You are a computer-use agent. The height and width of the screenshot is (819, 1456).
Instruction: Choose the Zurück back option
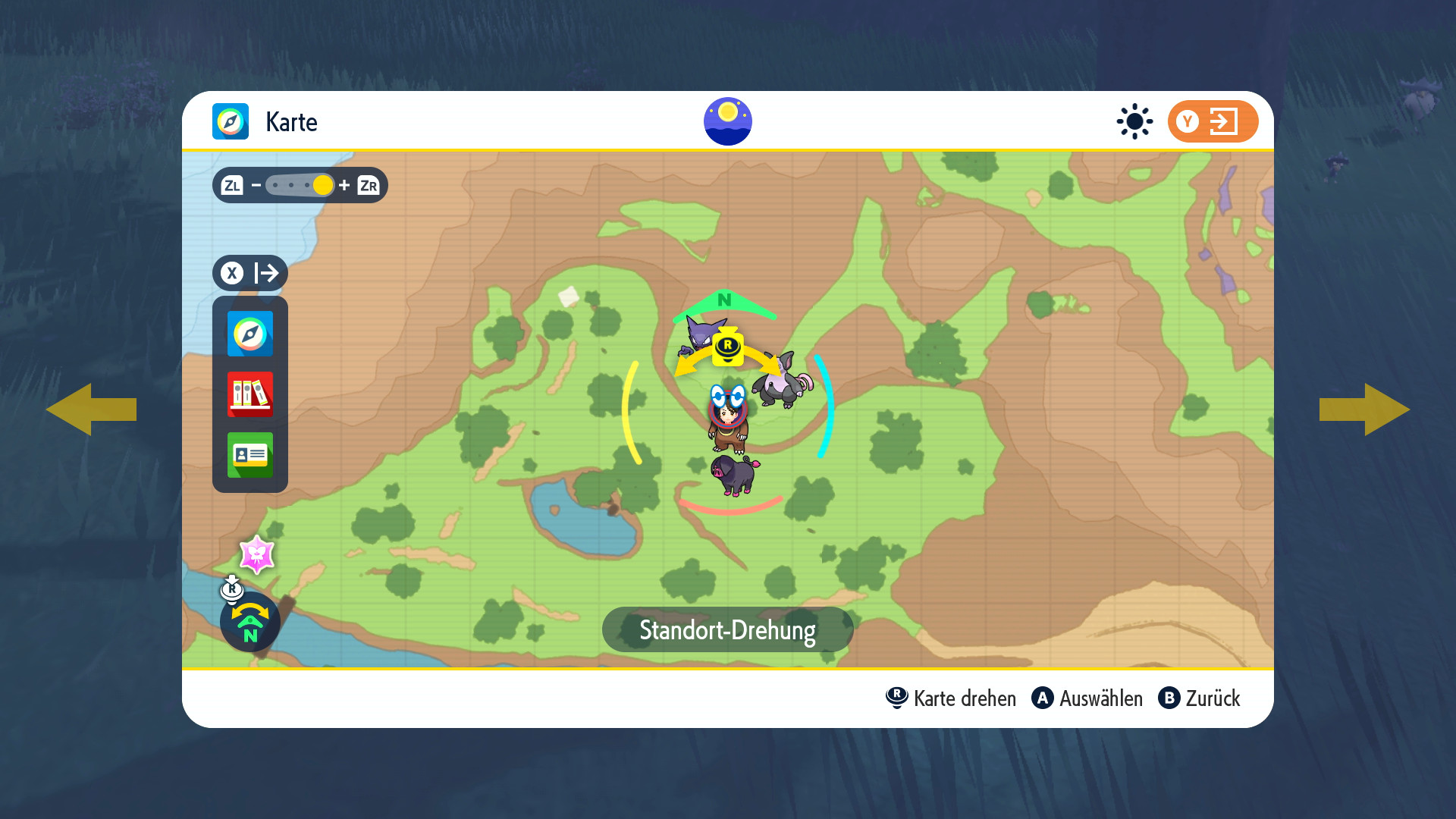click(x=1200, y=698)
